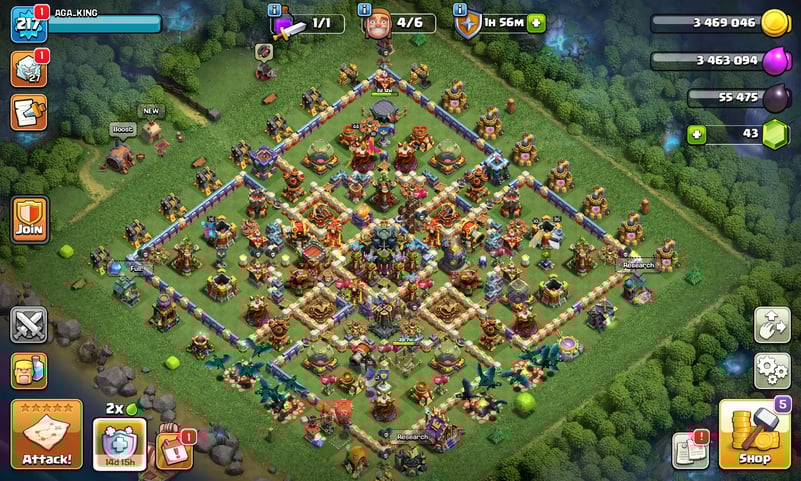This screenshot has height=481, width=801.
Task: Click the Join clan shield button
Action: click(x=30, y=217)
